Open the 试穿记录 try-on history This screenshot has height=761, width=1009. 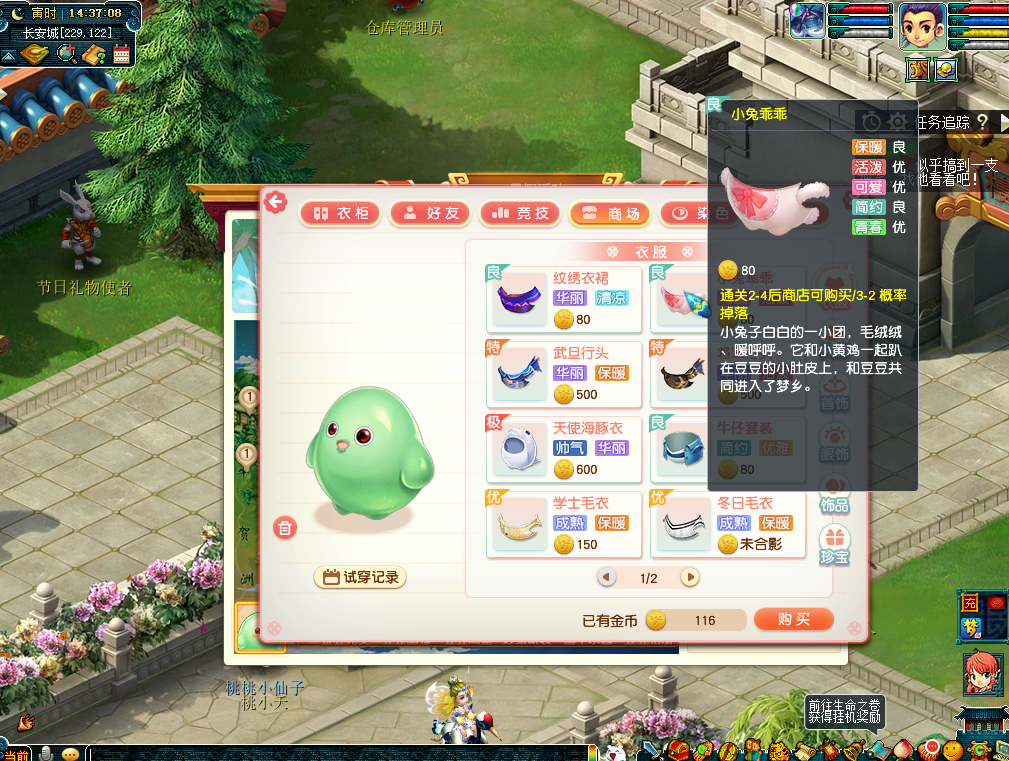360,577
